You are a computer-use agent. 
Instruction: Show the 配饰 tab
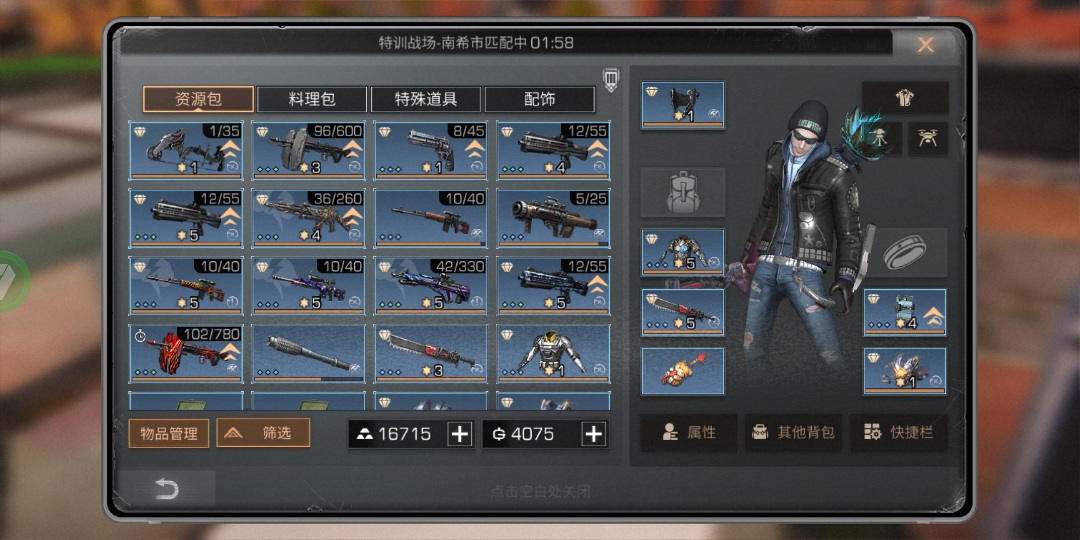tap(540, 99)
